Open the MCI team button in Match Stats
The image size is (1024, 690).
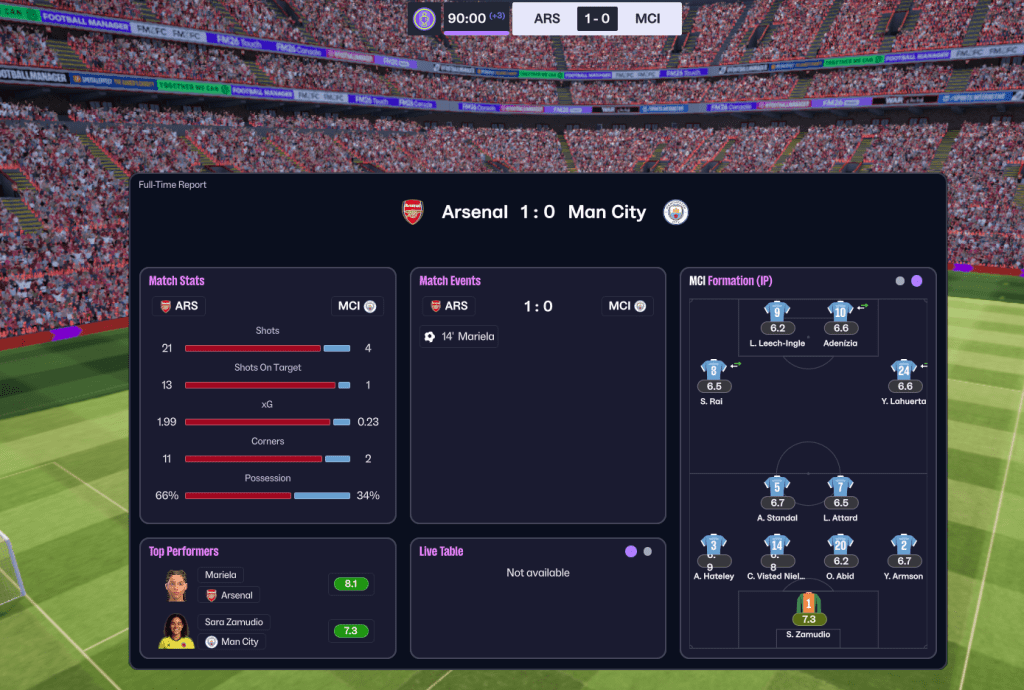pos(355,306)
